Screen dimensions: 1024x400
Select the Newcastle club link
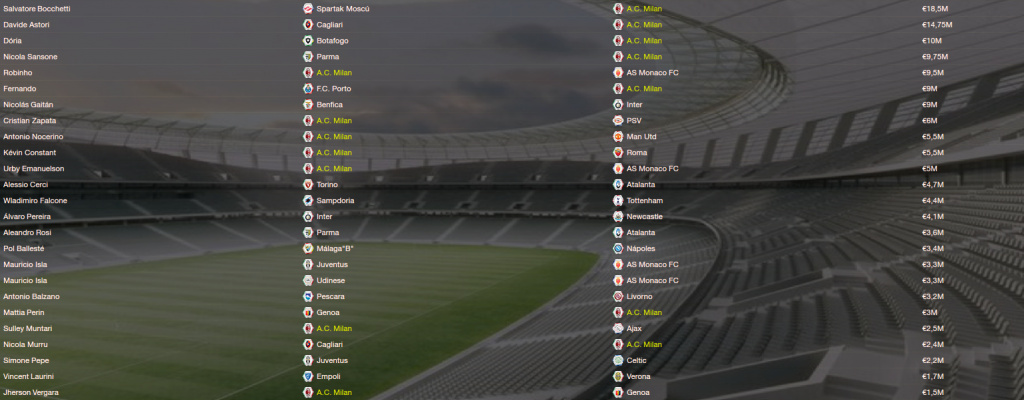[x=646, y=216]
